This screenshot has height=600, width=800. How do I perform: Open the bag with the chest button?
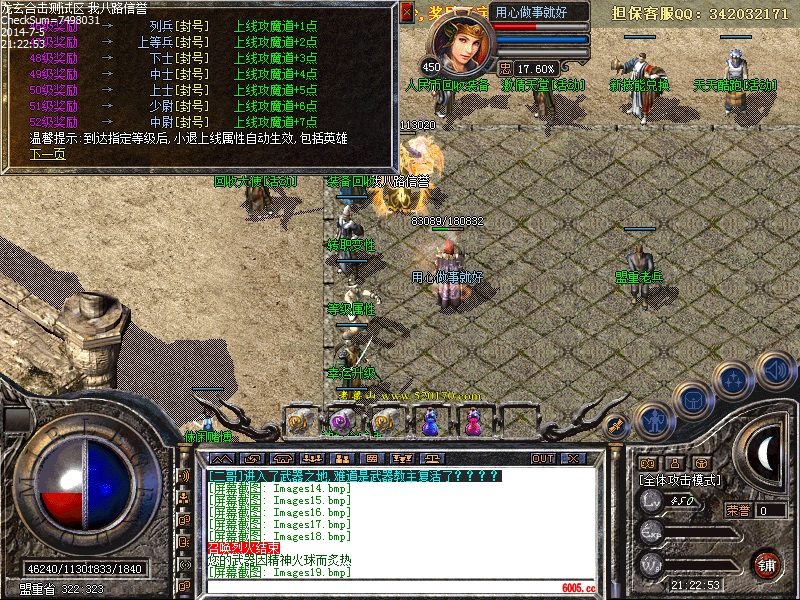click(x=691, y=400)
